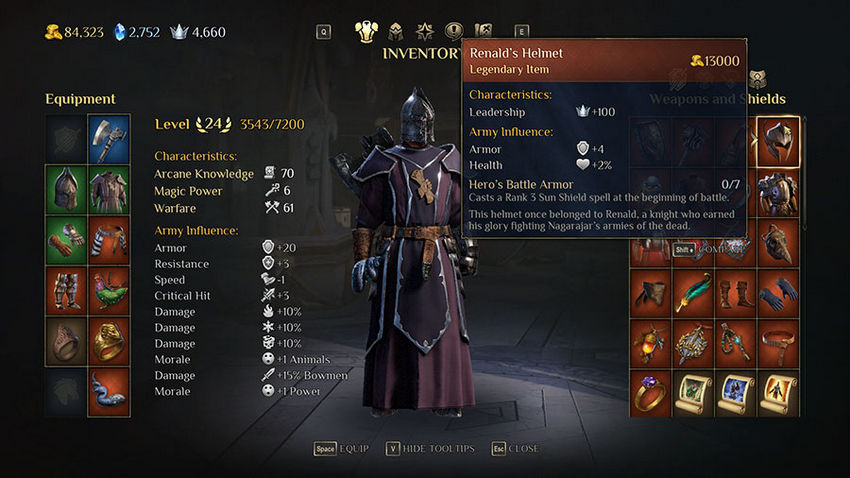Open the star emblem tab
Image resolution: width=850 pixels, height=478 pixels.
click(424, 31)
